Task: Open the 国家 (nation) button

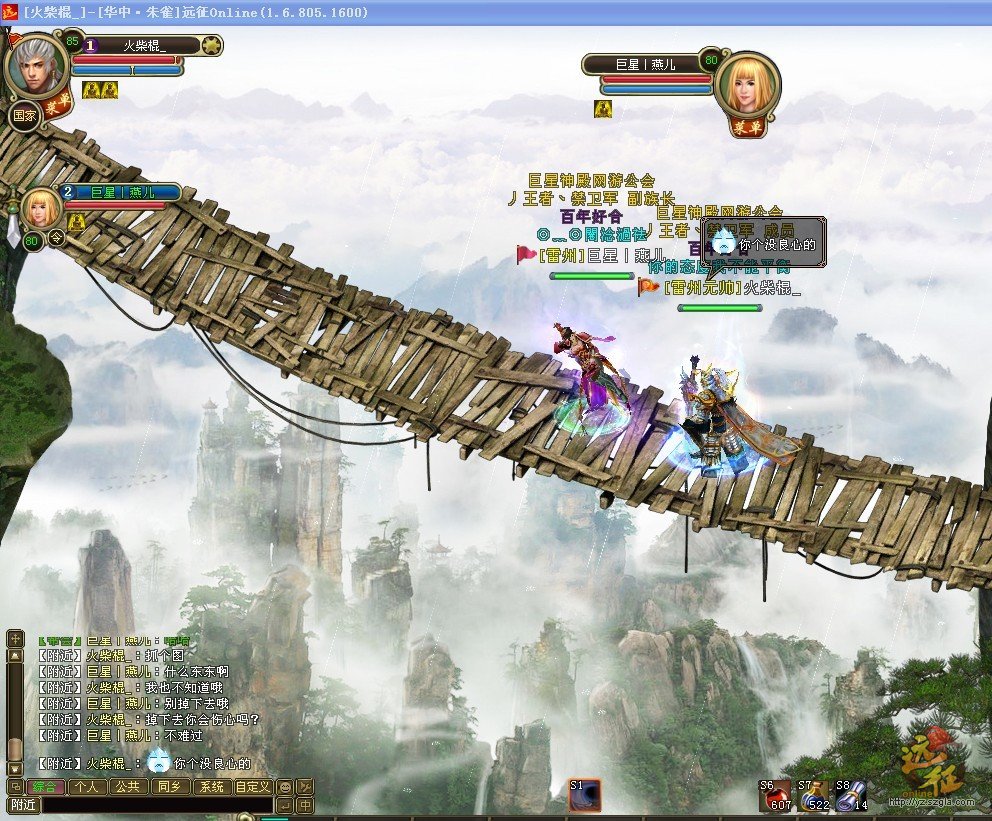Action: coord(23,115)
